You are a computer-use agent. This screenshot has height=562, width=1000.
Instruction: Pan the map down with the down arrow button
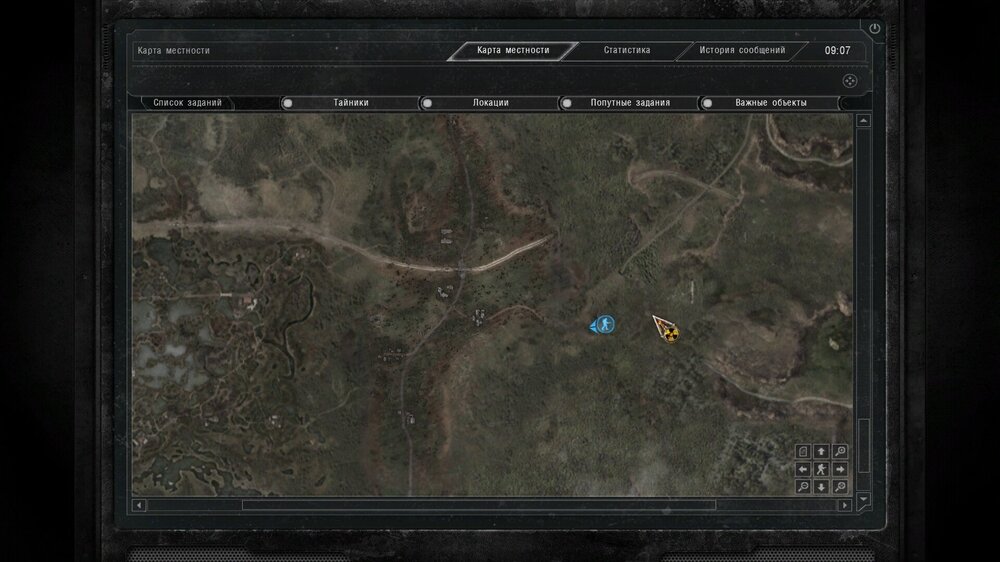click(x=821, y=487)
